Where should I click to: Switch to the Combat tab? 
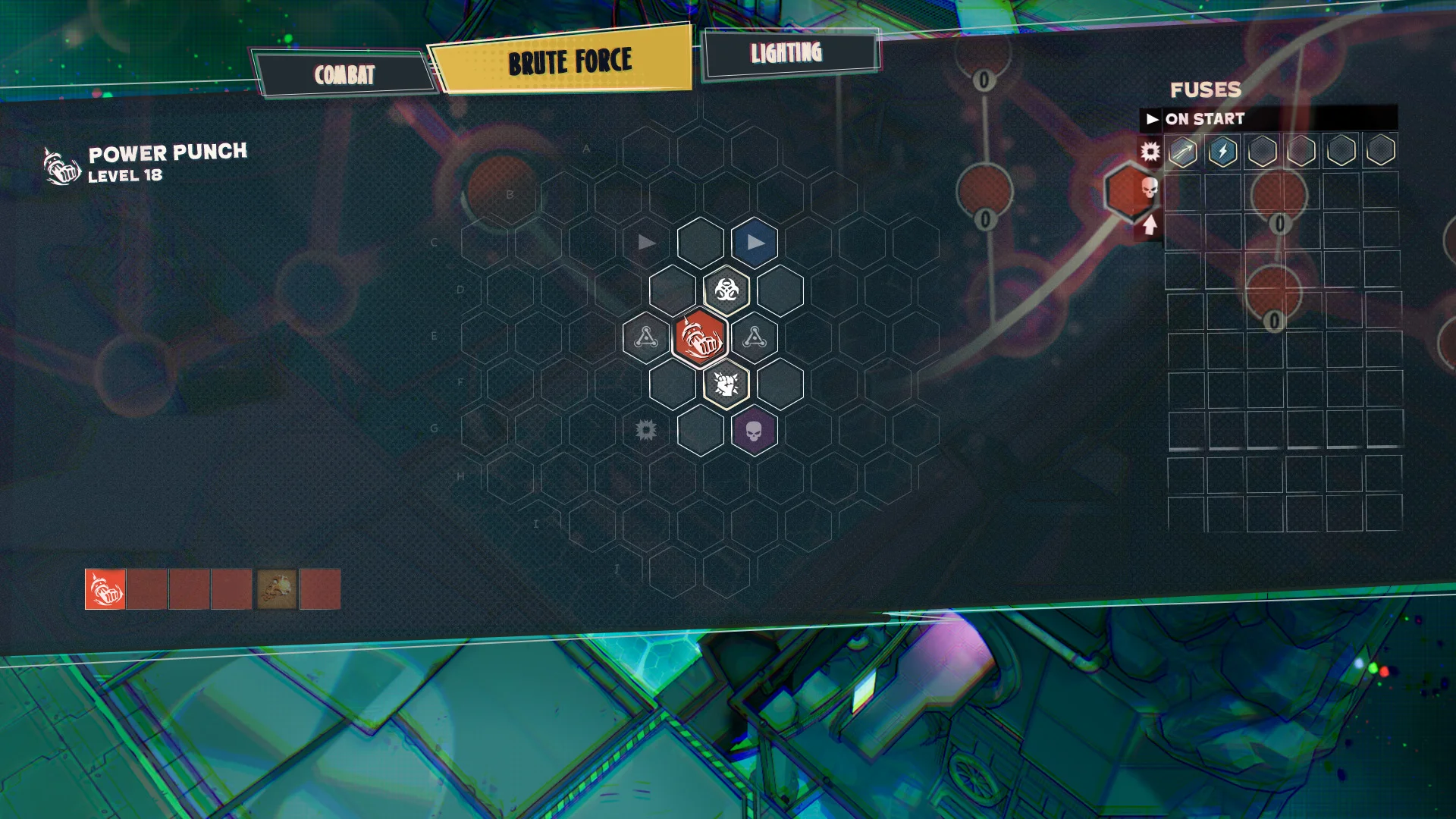tap(346, 74)
